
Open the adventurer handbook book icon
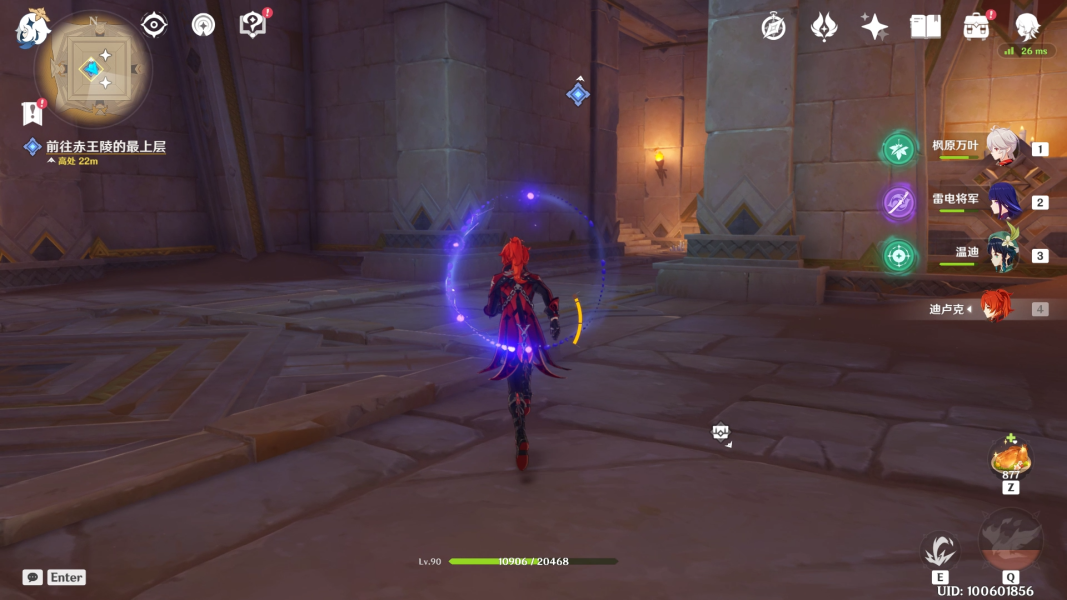(925, 27)
